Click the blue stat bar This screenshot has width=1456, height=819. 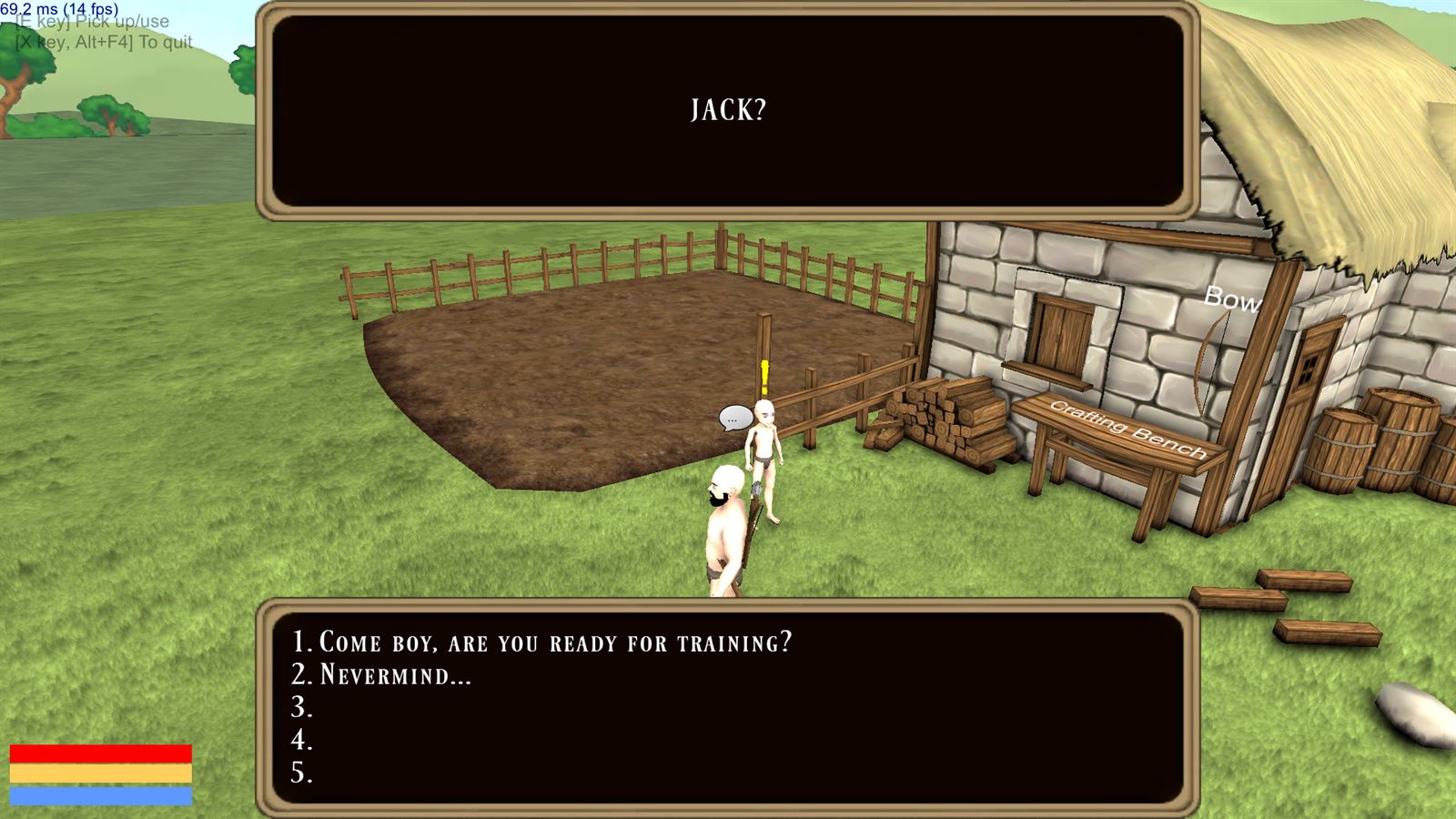tap(102, 796)
